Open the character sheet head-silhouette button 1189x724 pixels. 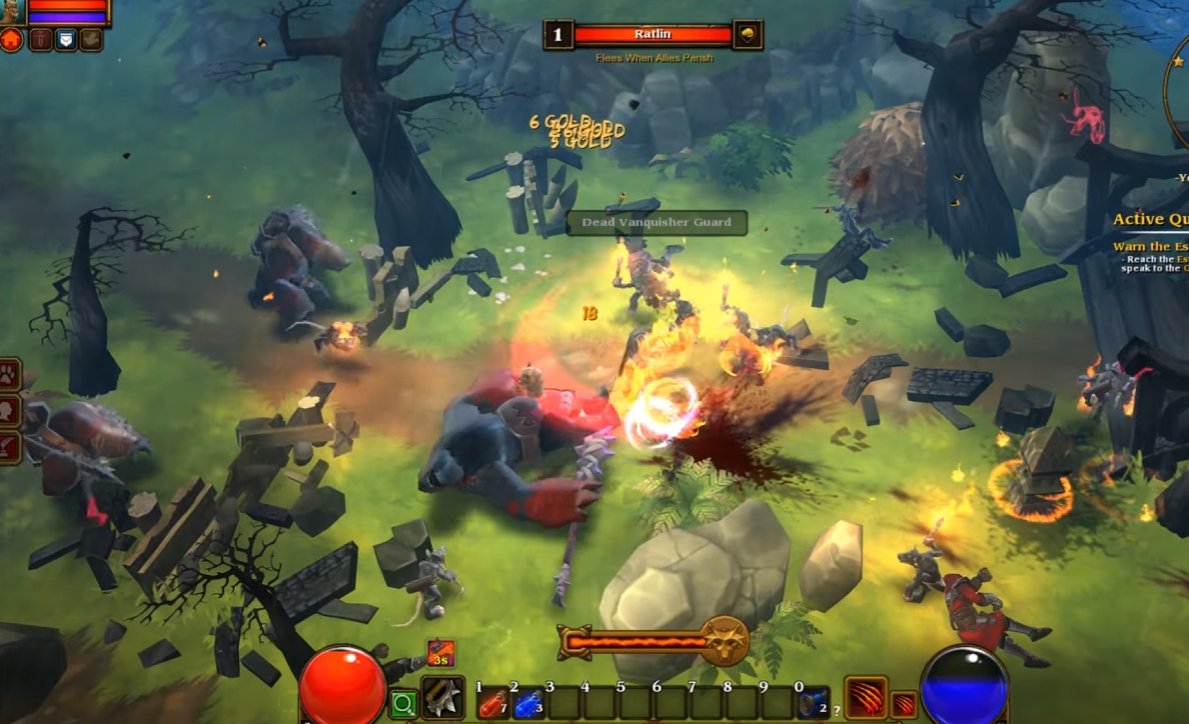pos(9,409)
